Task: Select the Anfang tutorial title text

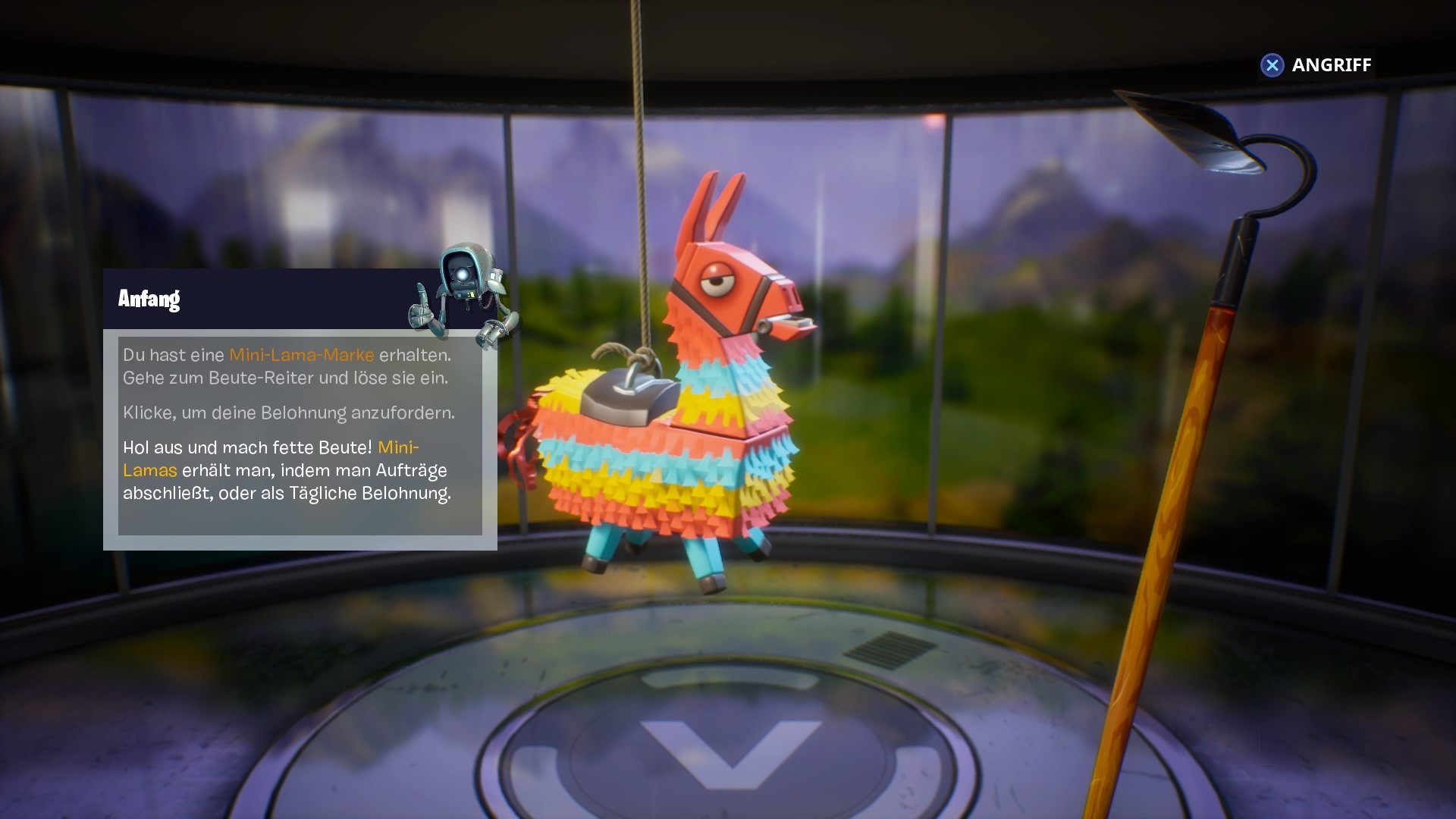Action: point(149,298)
